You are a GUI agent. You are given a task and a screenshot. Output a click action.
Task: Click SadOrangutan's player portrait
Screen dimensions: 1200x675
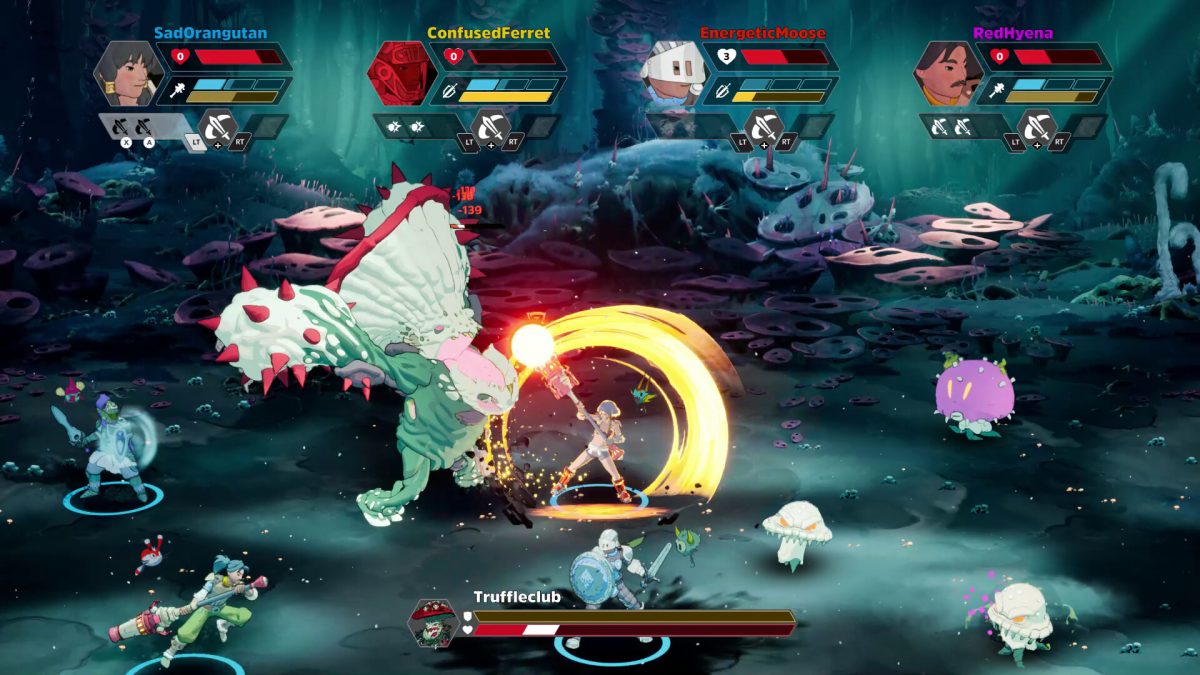(x=128, y=73)
